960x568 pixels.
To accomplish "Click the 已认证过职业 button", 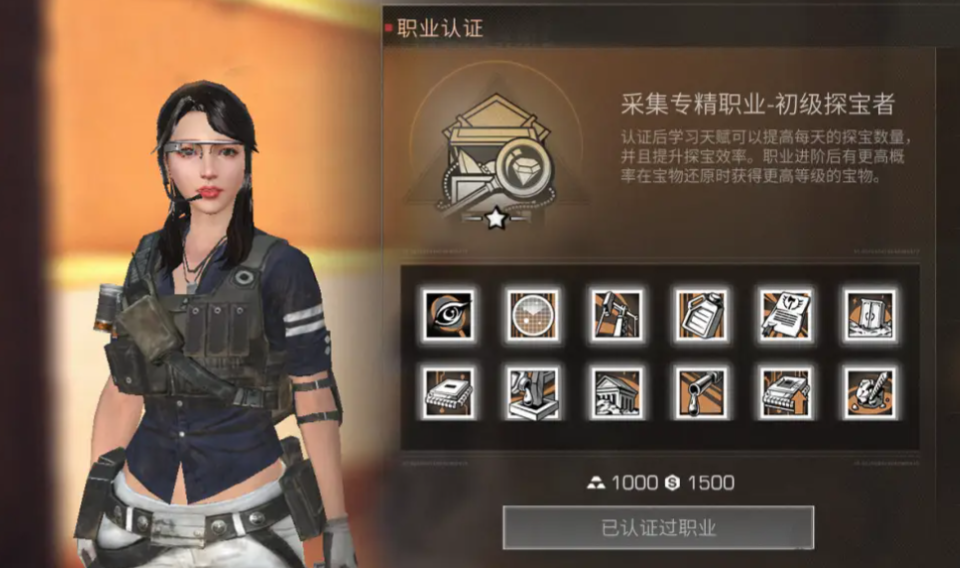I will click(658, 527).
